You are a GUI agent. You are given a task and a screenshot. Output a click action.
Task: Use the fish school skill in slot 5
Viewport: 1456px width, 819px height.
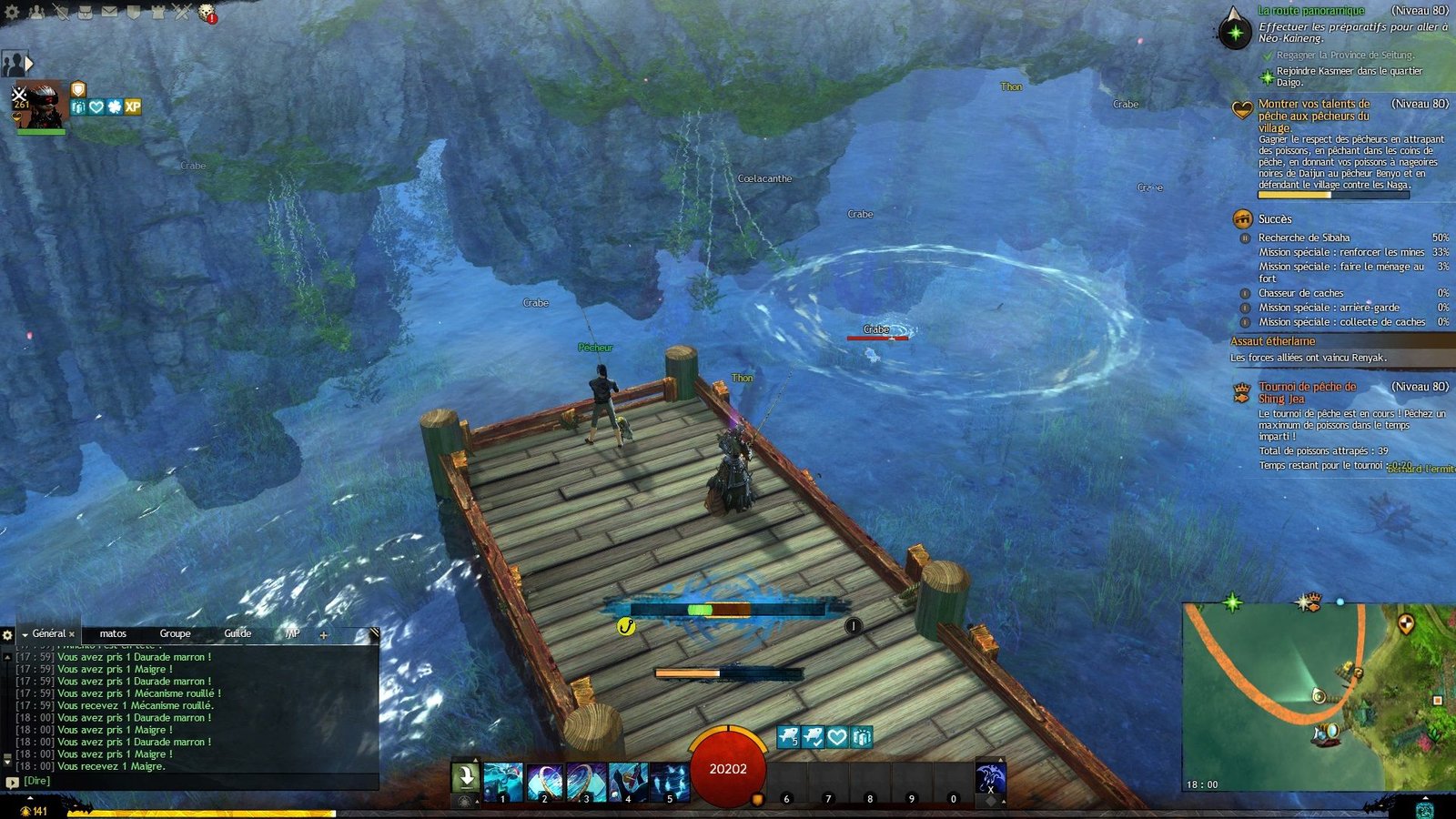pos(669,782)
